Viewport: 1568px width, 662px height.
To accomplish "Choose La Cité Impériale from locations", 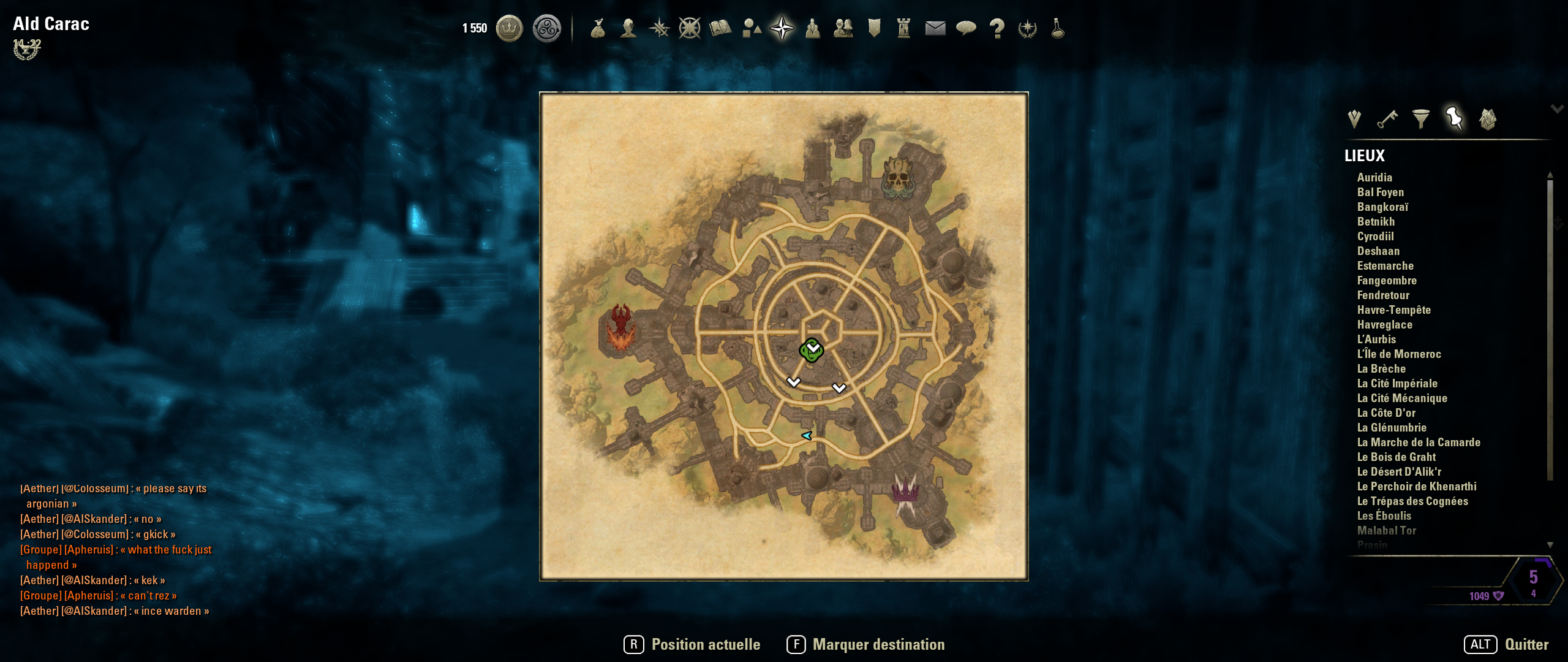I will click(x=1397, y=384).
